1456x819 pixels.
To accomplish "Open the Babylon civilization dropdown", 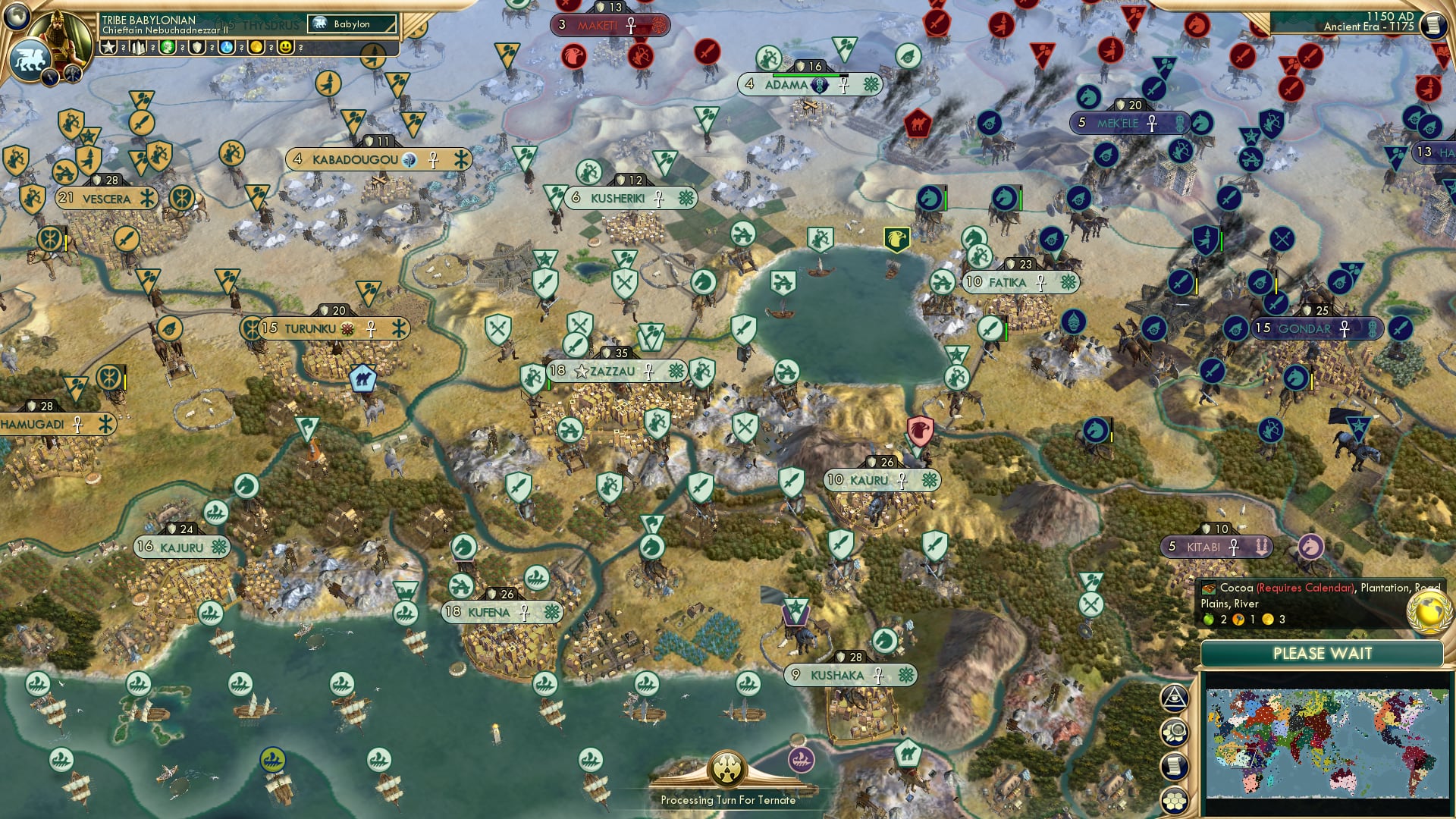I will click(x=351, y=24).
